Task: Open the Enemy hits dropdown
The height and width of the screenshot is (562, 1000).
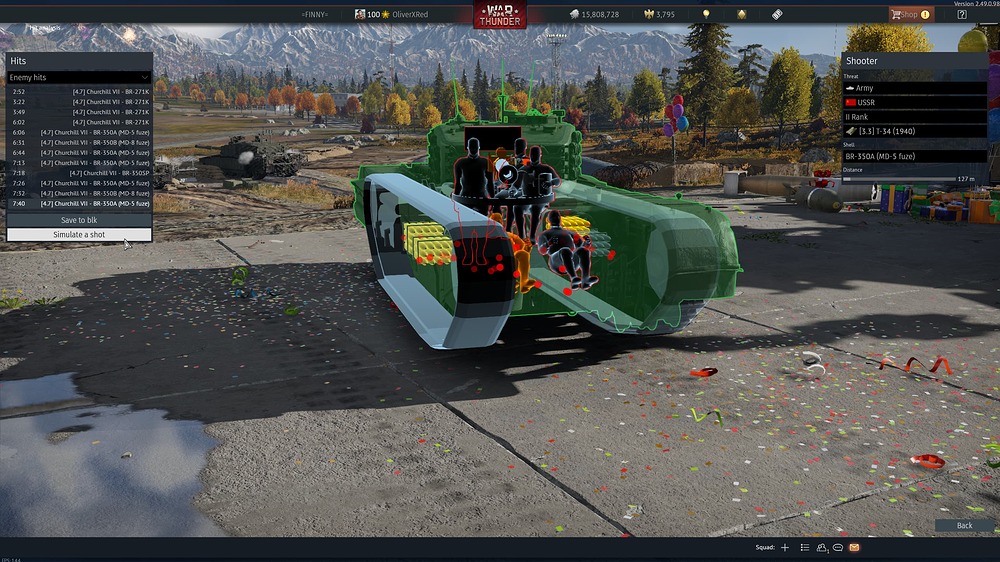Action: [x=79, y=77]
